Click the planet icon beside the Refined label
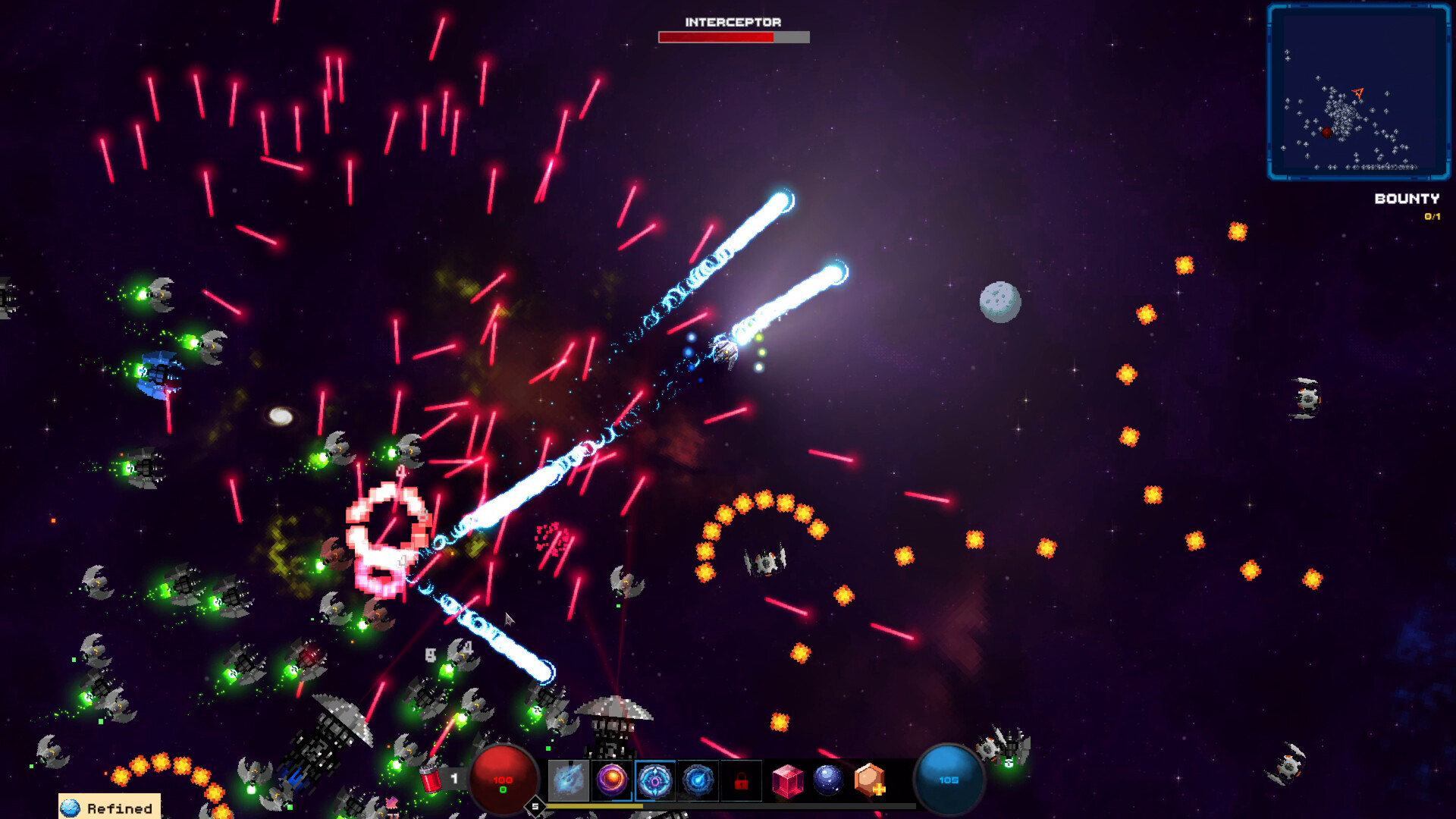Viewport: 1456px width, 819px height. (x=72, y=807)
